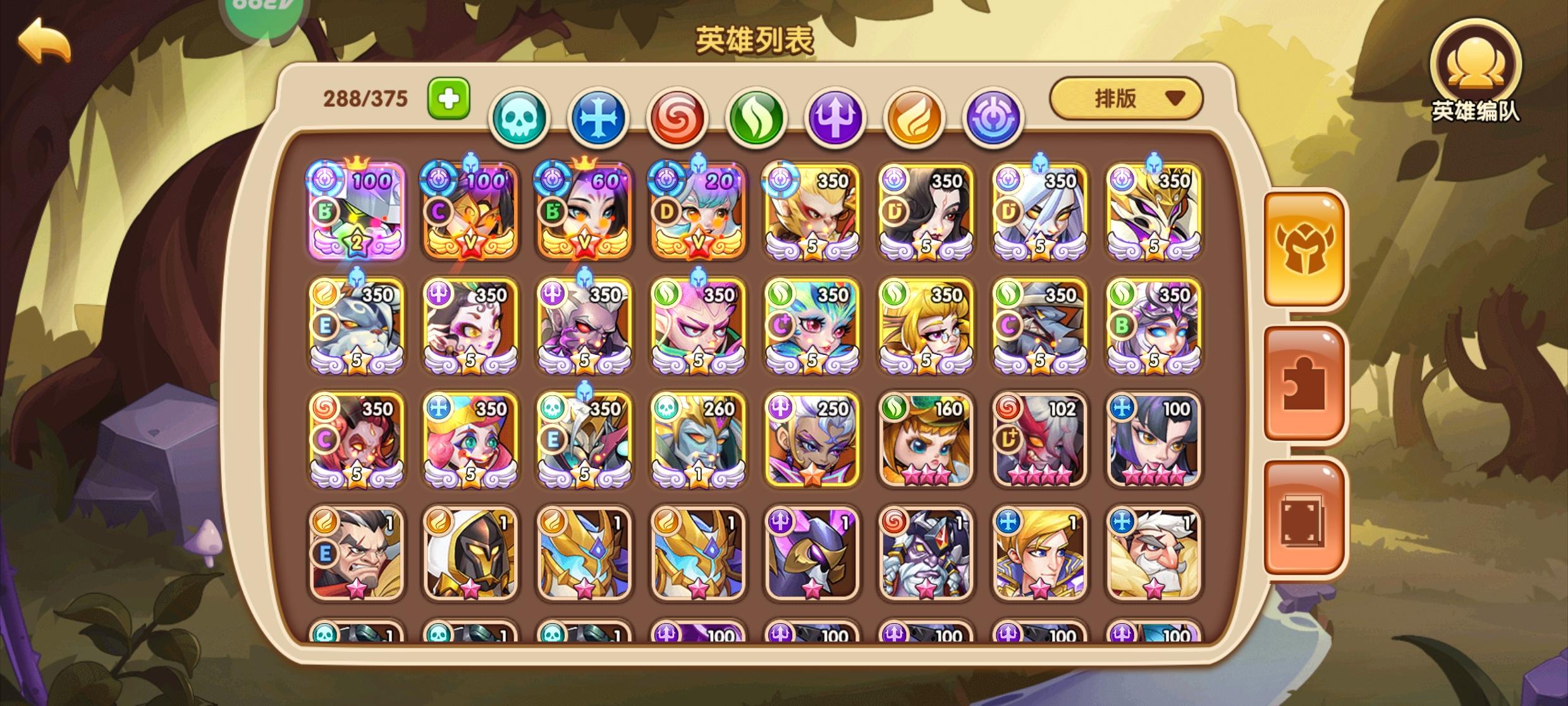Filter heroes by the red swirl faction
This screenshot has width=1568, height=706.
click(x=677, y=118)
